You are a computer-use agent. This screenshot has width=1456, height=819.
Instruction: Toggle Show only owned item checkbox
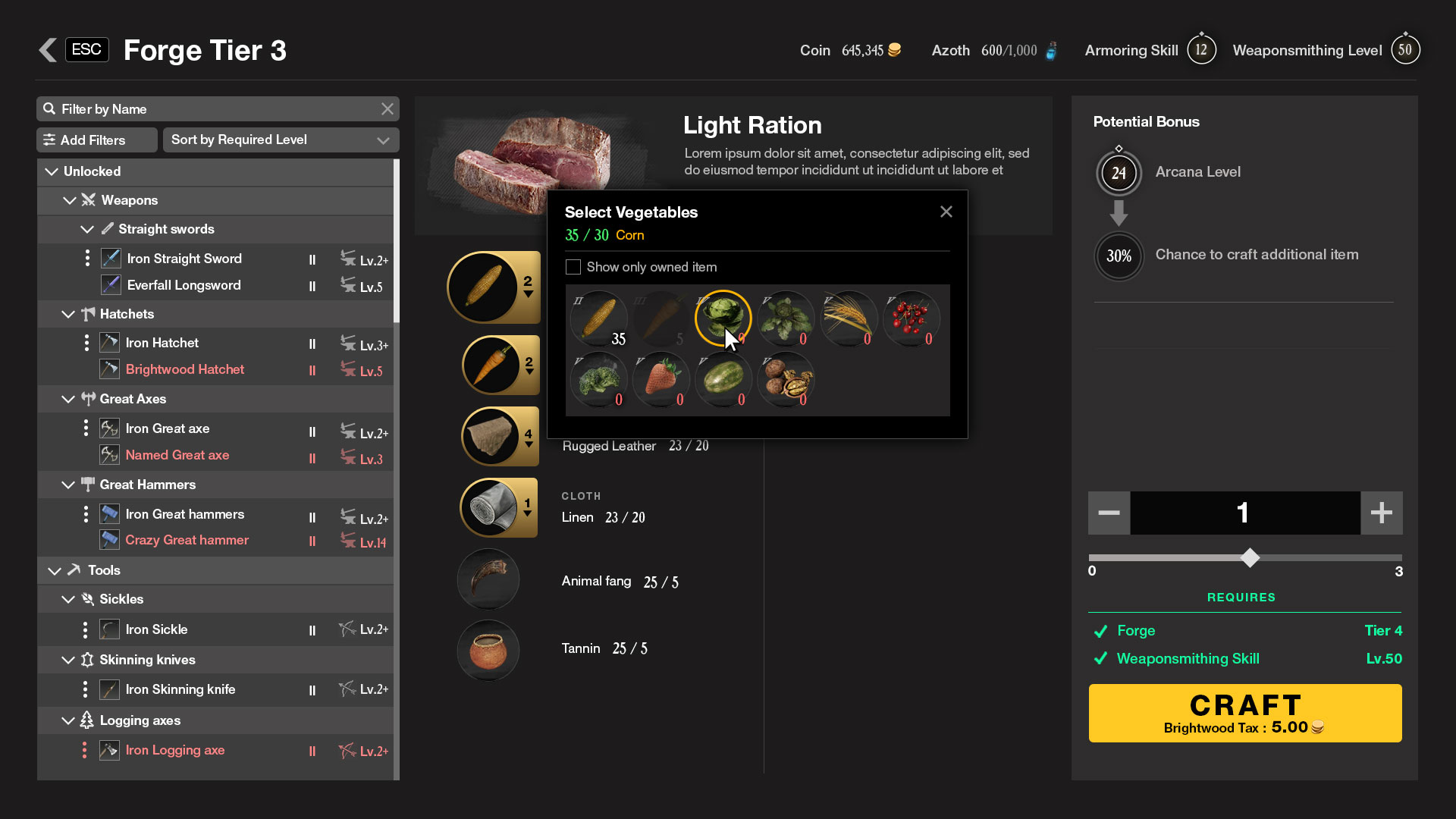click(x=573, y=267)
